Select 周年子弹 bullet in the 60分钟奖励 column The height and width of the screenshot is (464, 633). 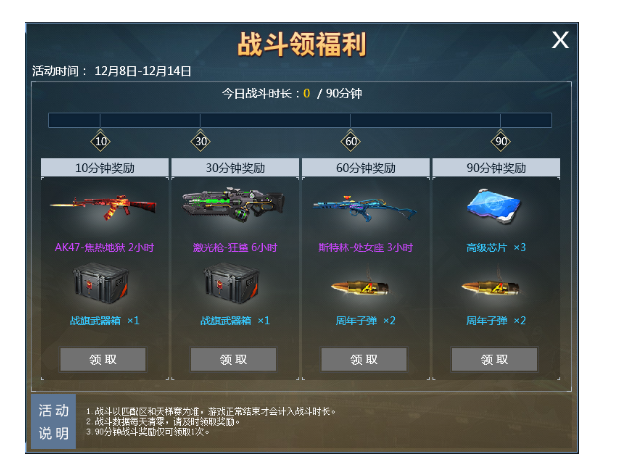(364, 288)
